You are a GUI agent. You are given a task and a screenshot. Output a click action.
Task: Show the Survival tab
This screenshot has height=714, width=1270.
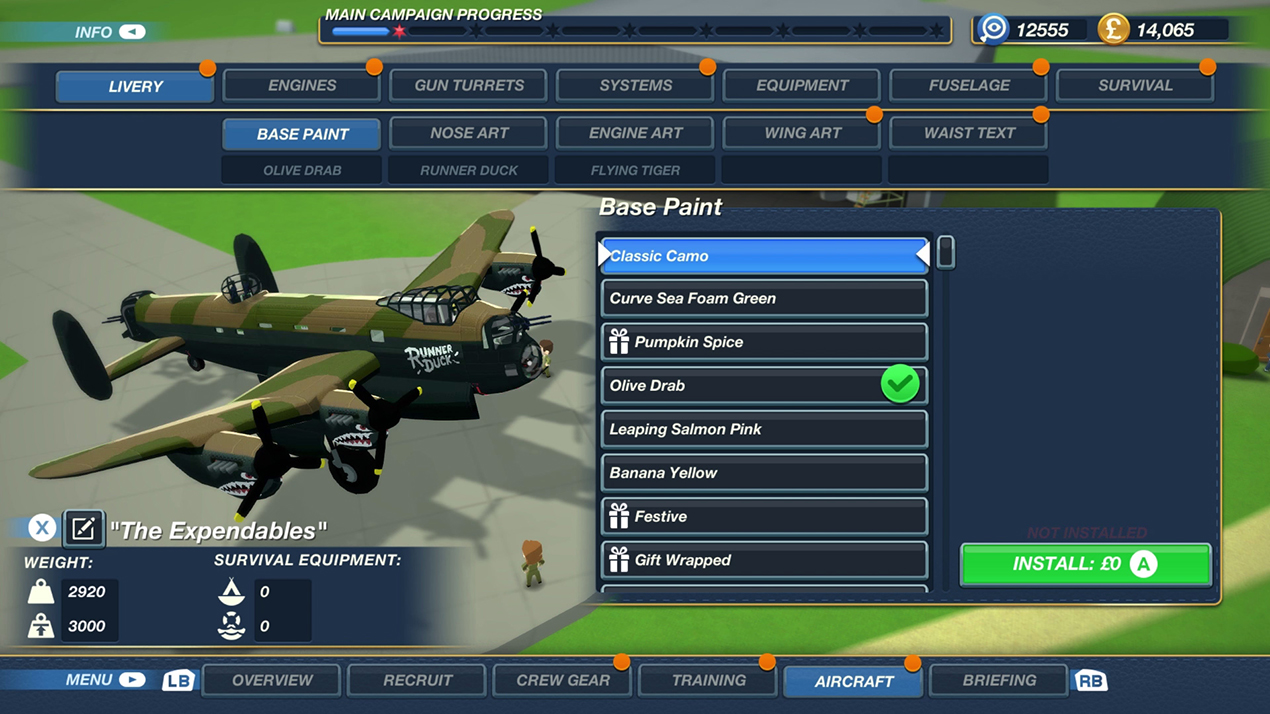(1135, 86)
